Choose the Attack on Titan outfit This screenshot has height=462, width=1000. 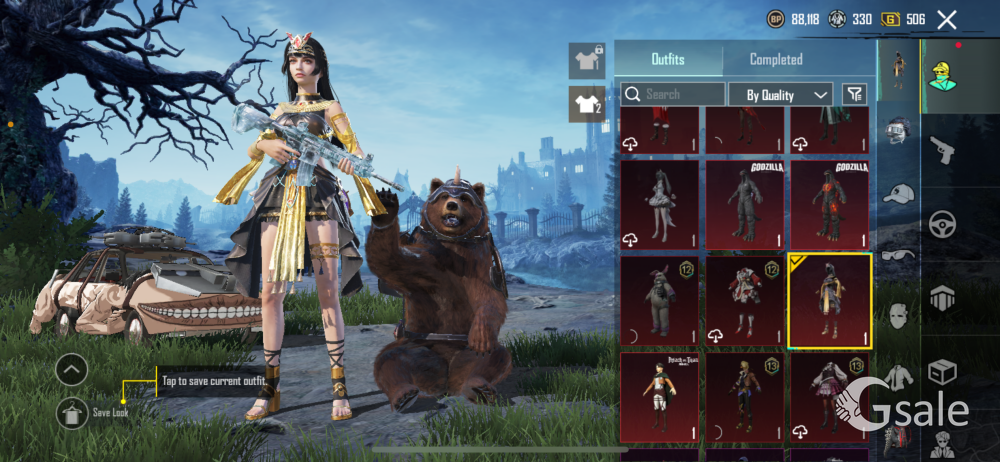tap(659, 397)
